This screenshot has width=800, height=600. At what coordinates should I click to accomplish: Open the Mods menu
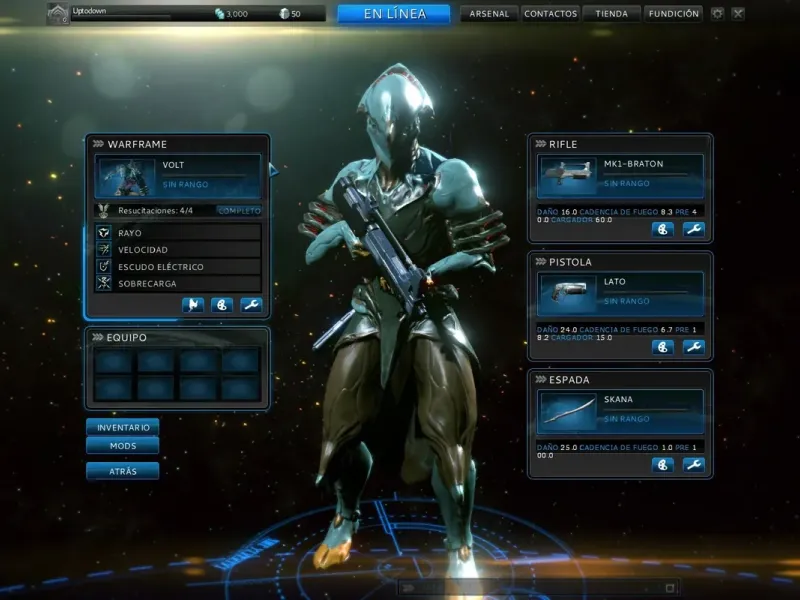point(123,446)
